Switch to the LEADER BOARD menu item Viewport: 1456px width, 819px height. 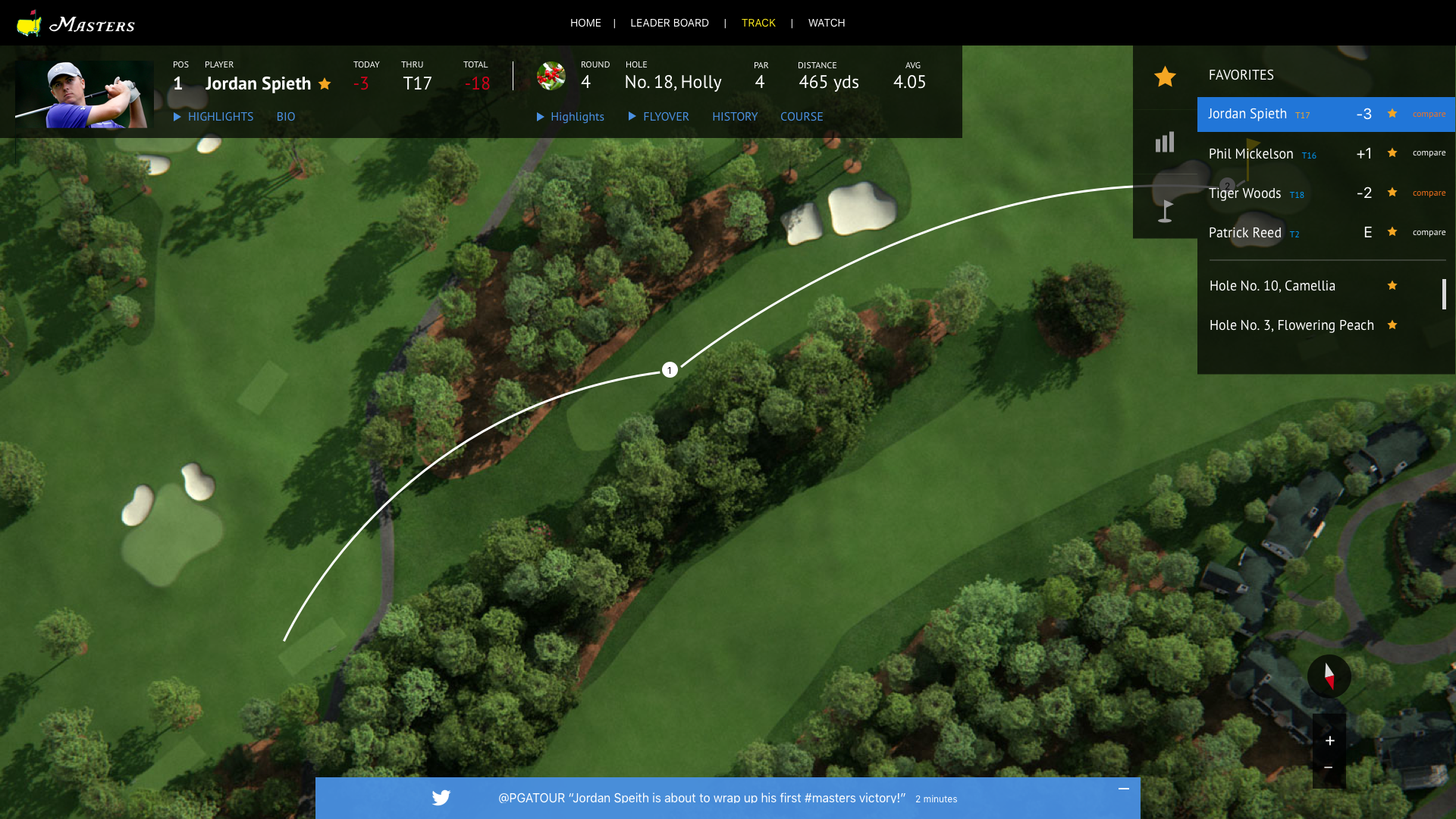point(669,23)
